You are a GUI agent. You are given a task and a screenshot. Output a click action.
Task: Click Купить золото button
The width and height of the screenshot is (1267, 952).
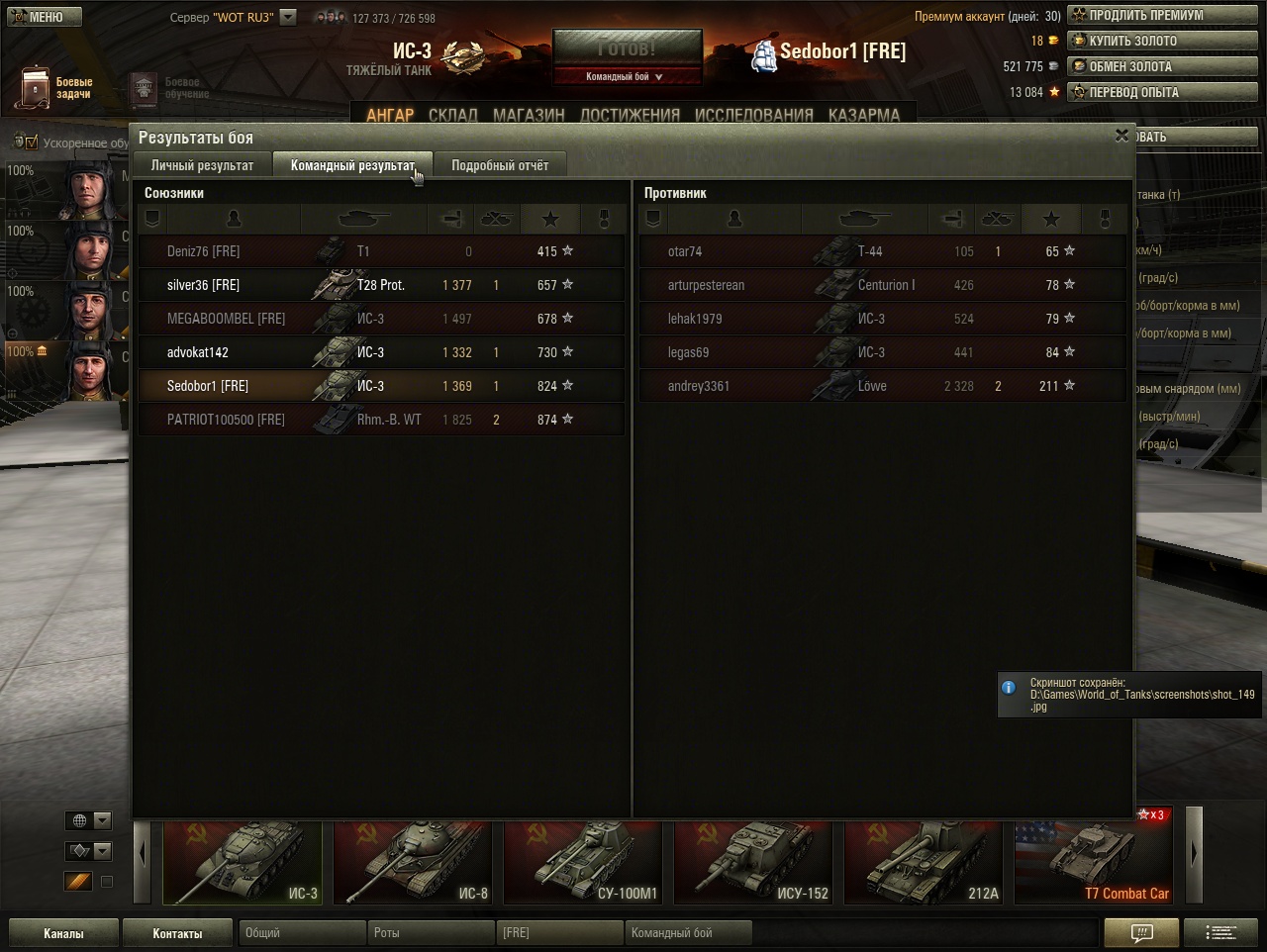[x=1162, y=42]
